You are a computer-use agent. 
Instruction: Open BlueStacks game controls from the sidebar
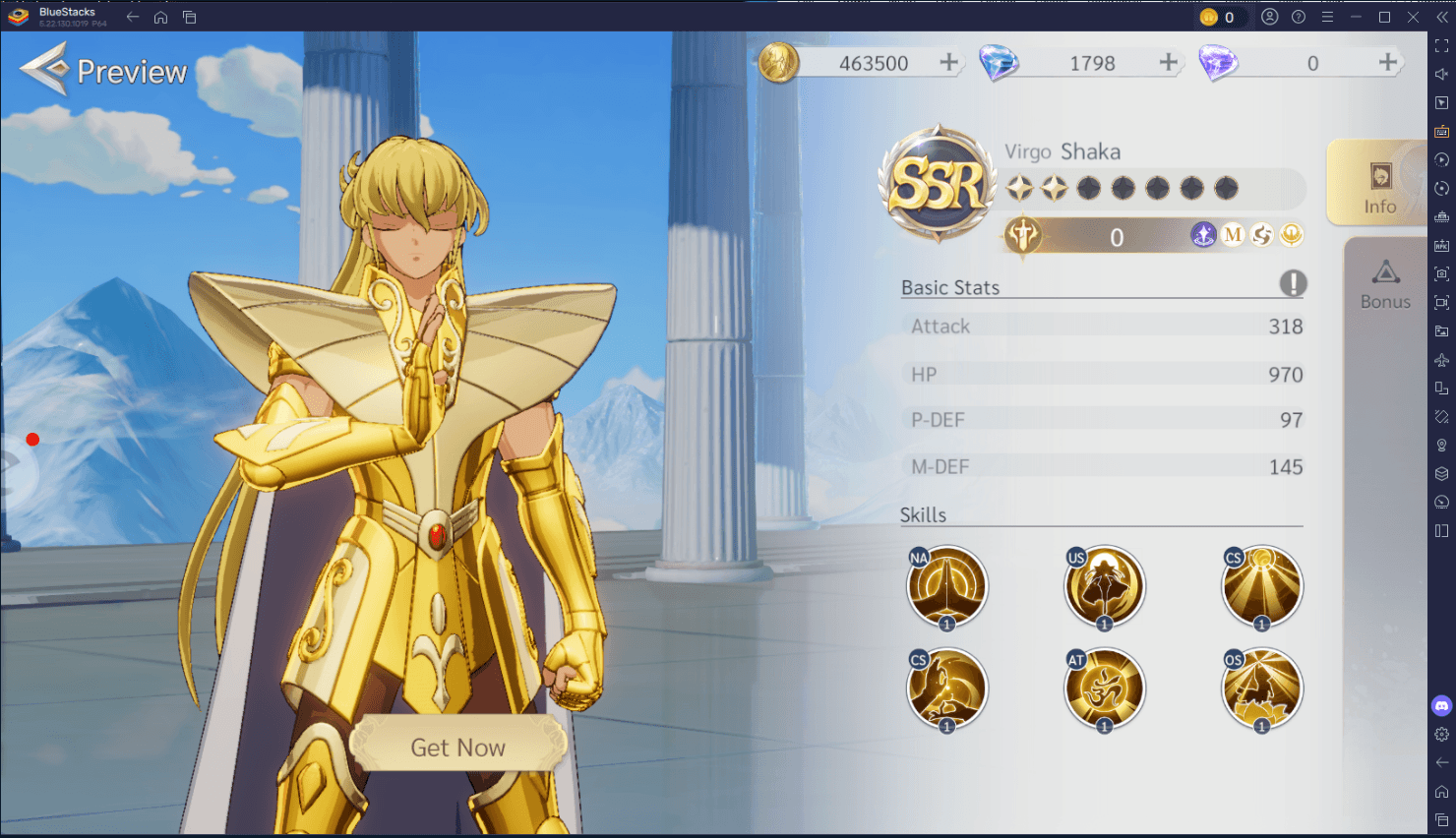(1441, 131)
